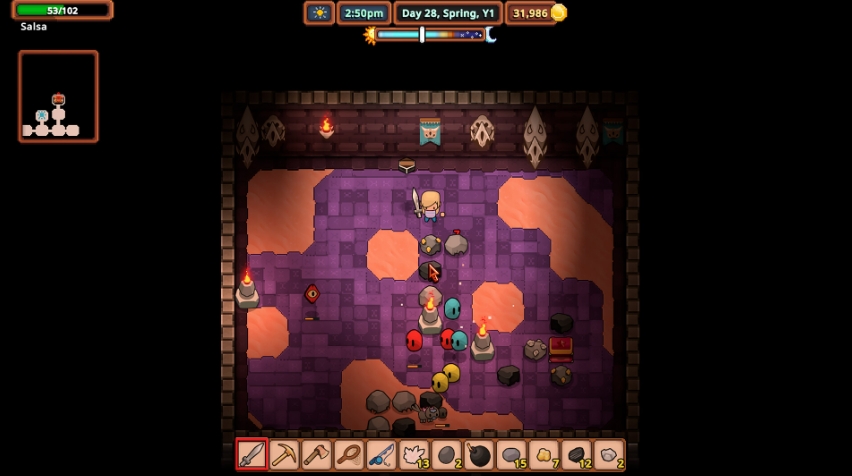Open the dungeon minimap

58,96
